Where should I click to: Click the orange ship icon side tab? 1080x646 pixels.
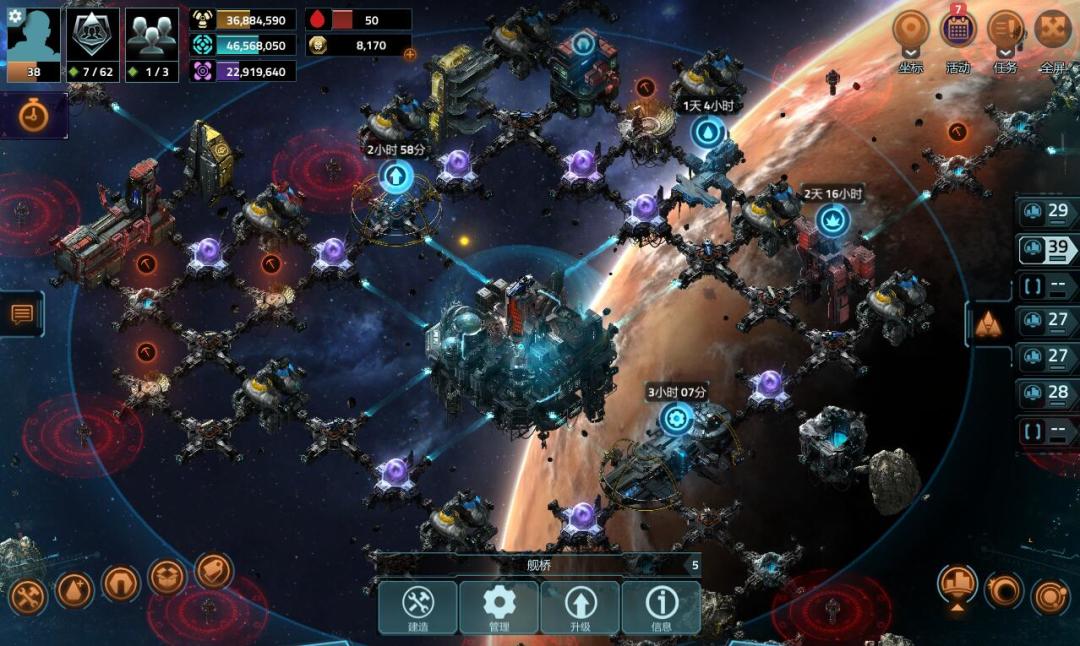click(x=987, y=322)
